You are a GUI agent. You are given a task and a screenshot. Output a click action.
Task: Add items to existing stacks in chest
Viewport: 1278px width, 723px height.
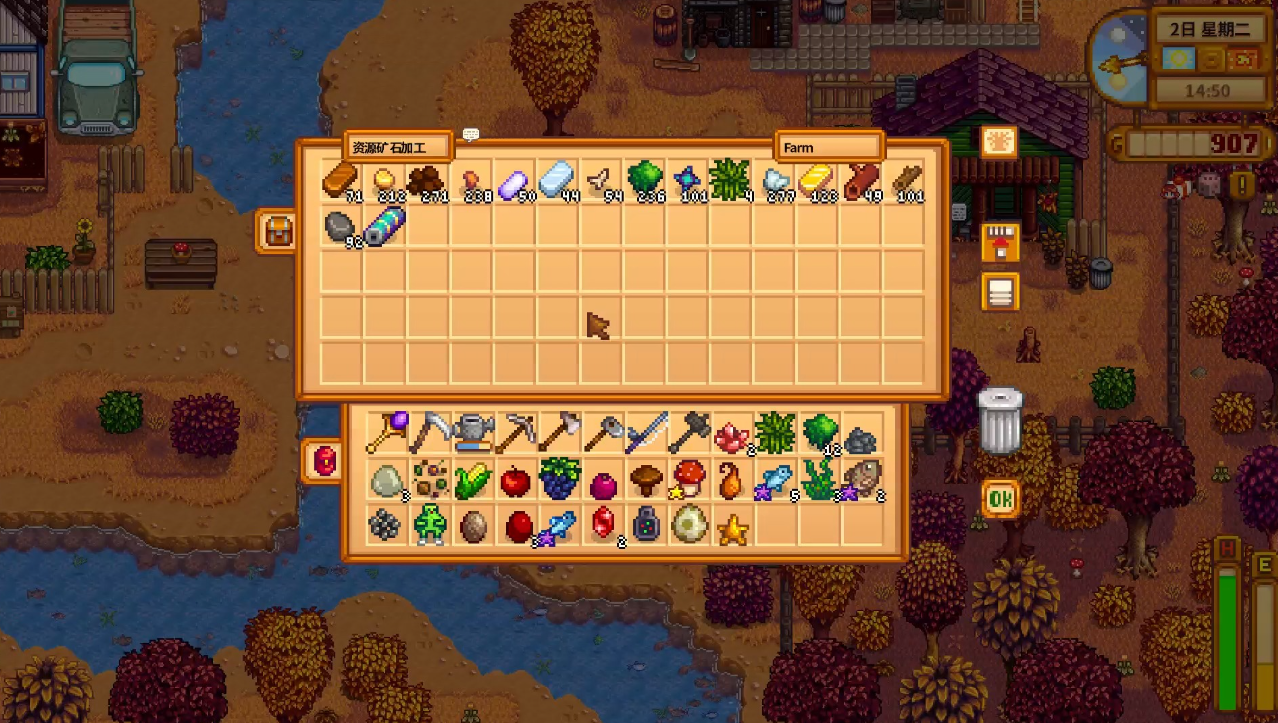[1000, 243]
